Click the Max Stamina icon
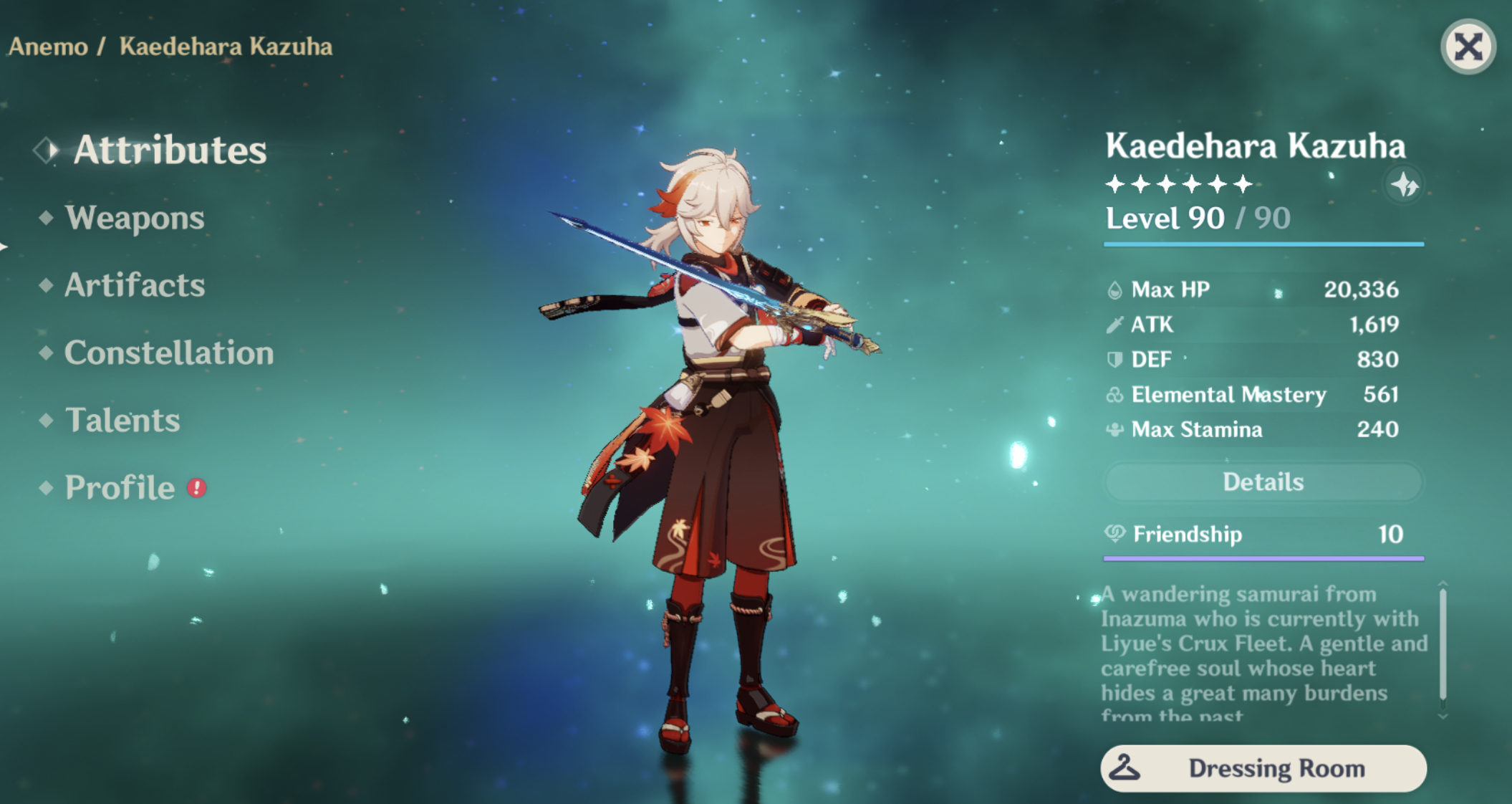 1114,429
